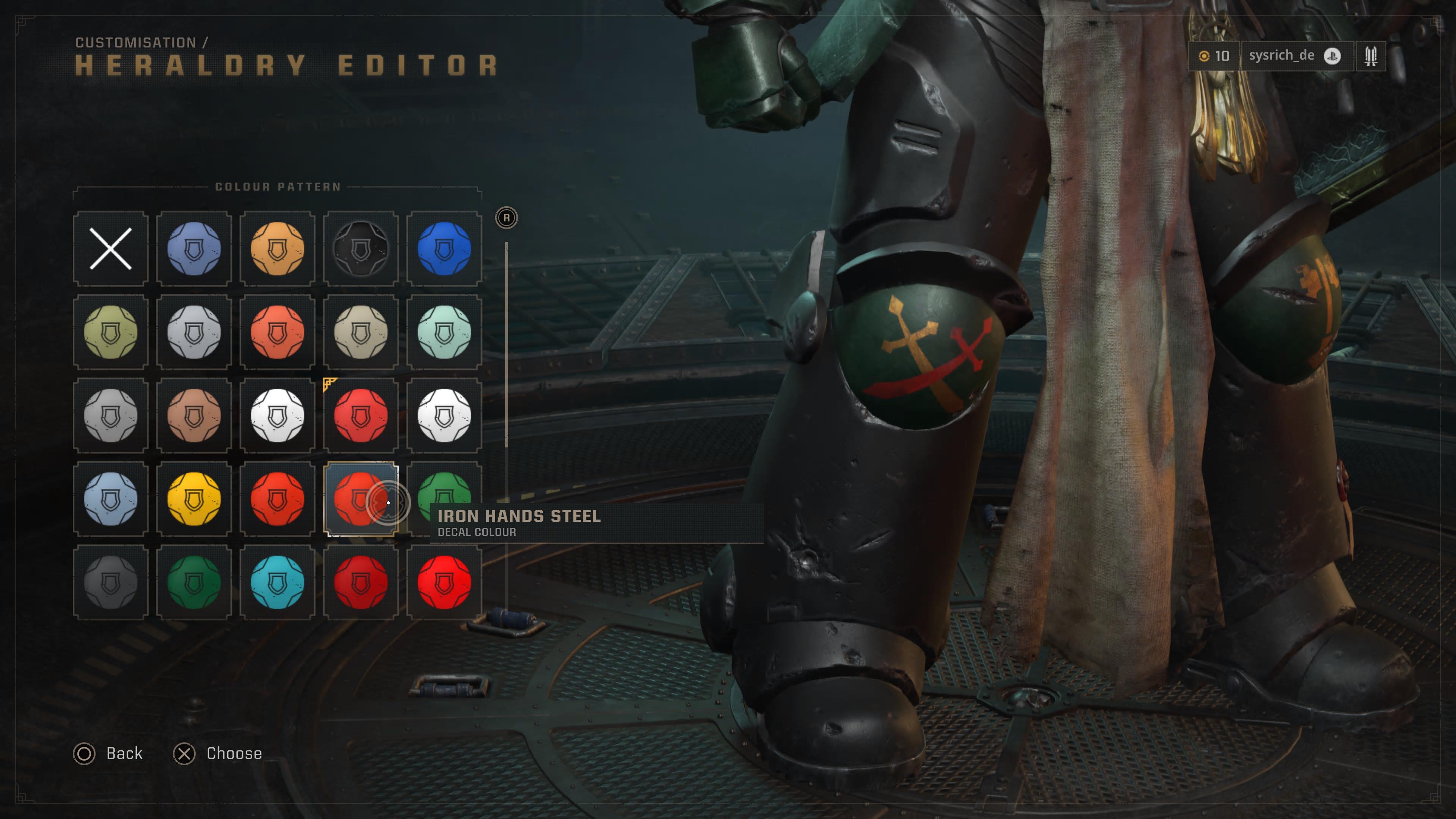
Task: Select the bright yellow colour swatch
Action: (194, 500)
